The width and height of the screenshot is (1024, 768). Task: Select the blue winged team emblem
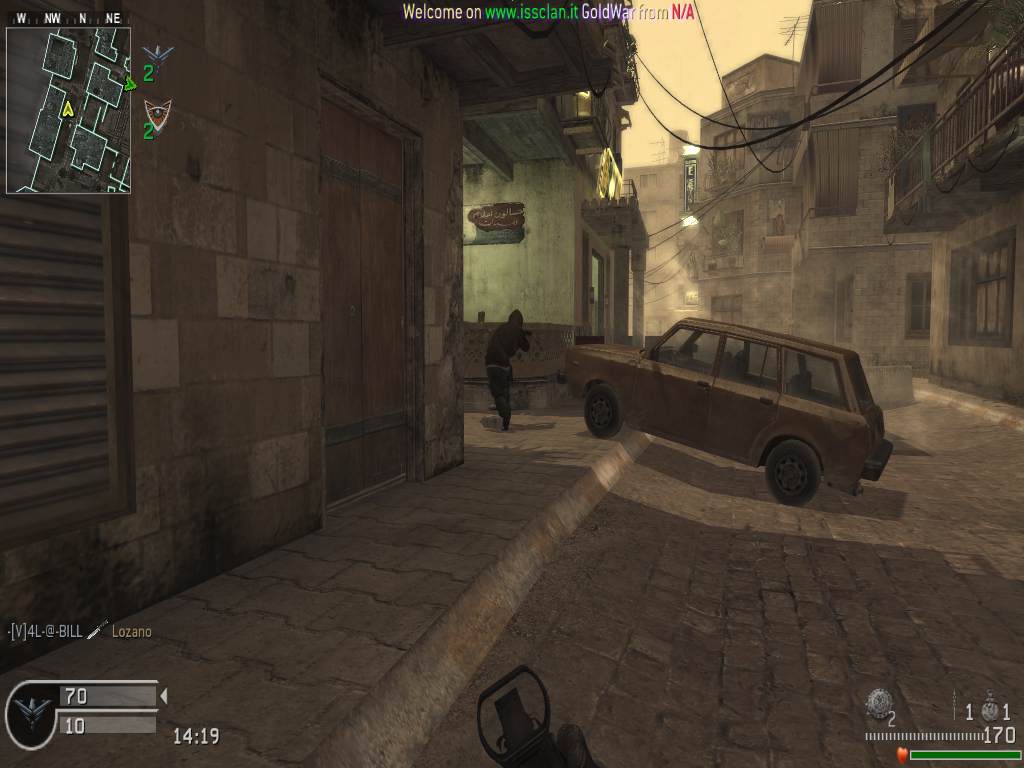click(x=157, y=54)
